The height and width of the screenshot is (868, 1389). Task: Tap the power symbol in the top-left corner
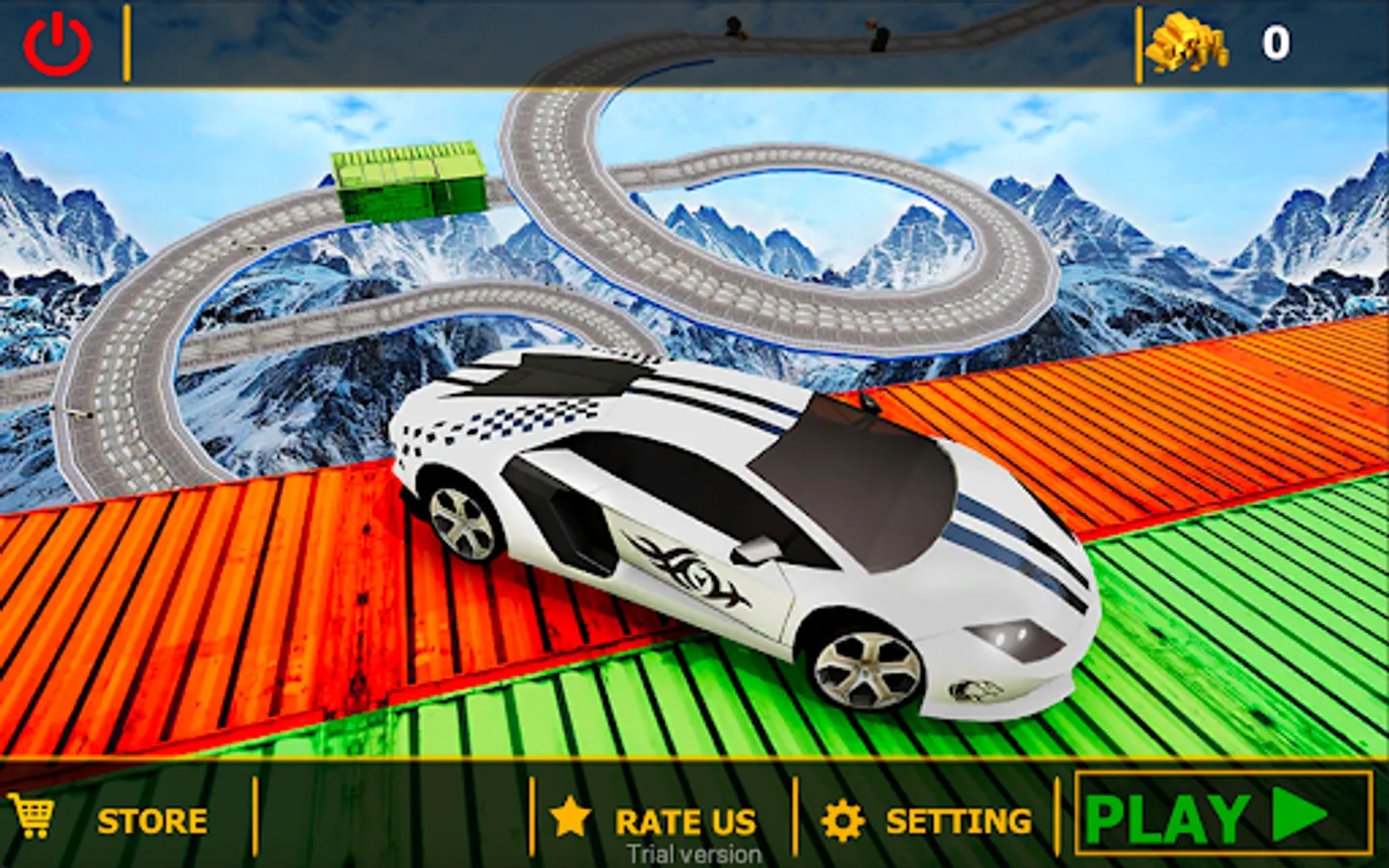(58, 41)
